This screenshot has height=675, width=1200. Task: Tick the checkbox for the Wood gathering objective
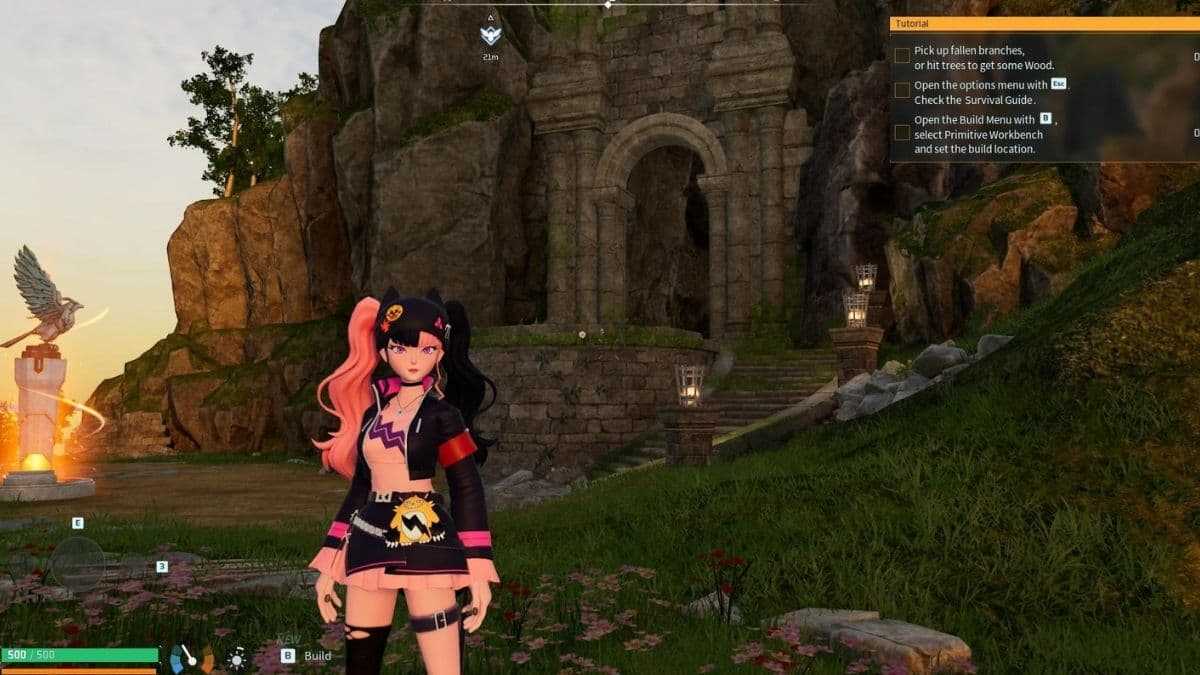pyautogui.click(x=902, y=56)
